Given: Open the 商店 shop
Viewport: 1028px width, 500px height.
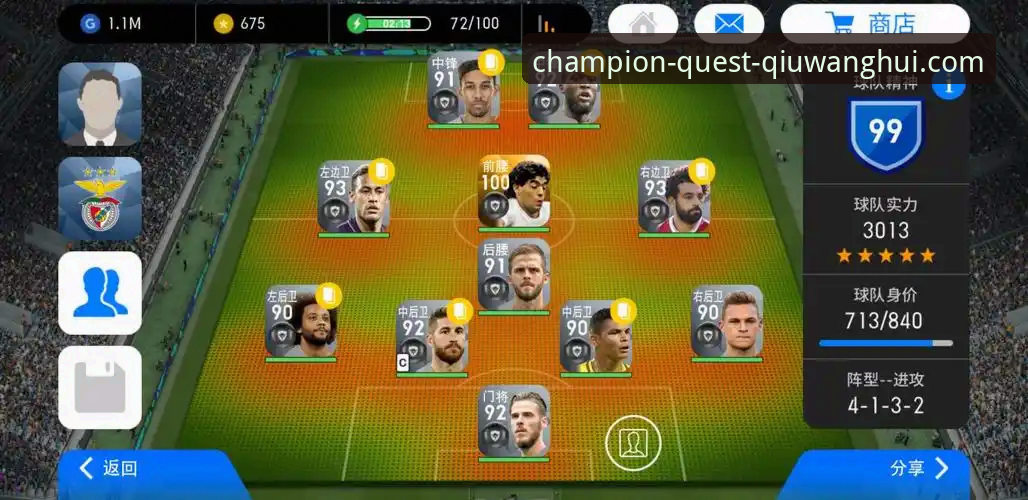Looking at the screenshot, I should pyautogui.click(x=874, y=23).
